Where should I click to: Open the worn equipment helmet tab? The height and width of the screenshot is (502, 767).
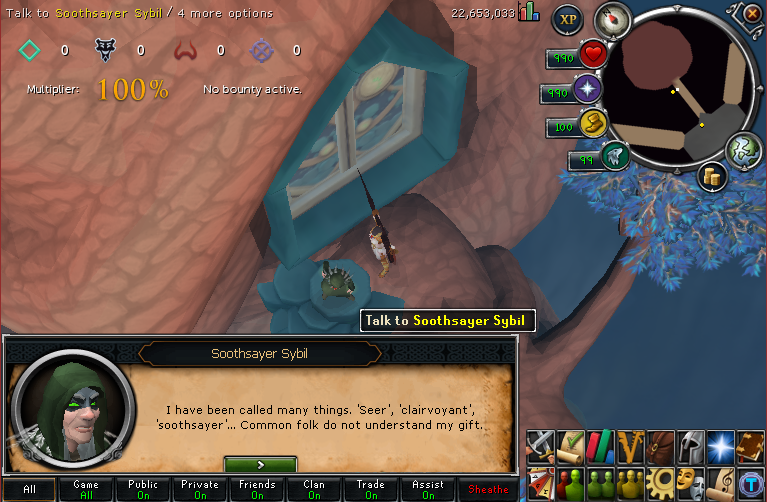click(688, 444)
